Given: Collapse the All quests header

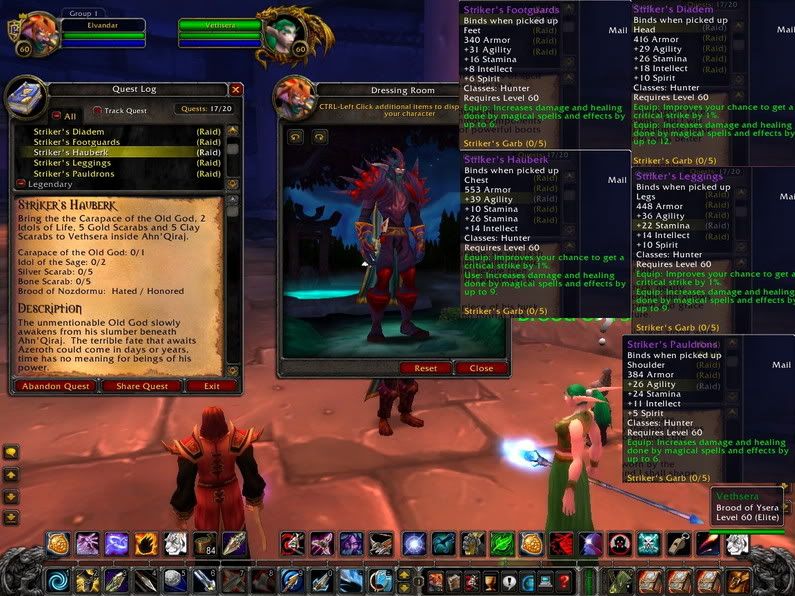Looking at the screenshot, I should (x=56, y=116).
